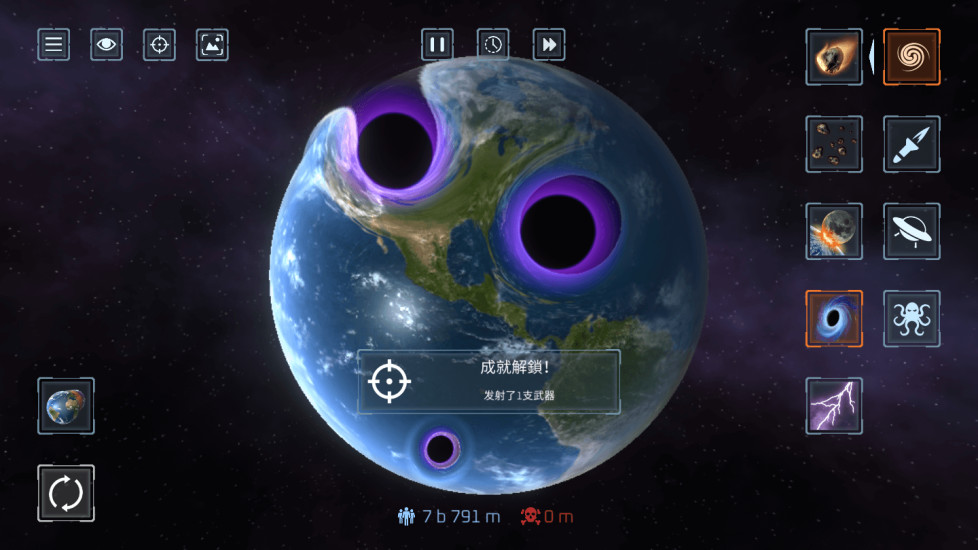Toggle the eye visibility button

point(106,44)
